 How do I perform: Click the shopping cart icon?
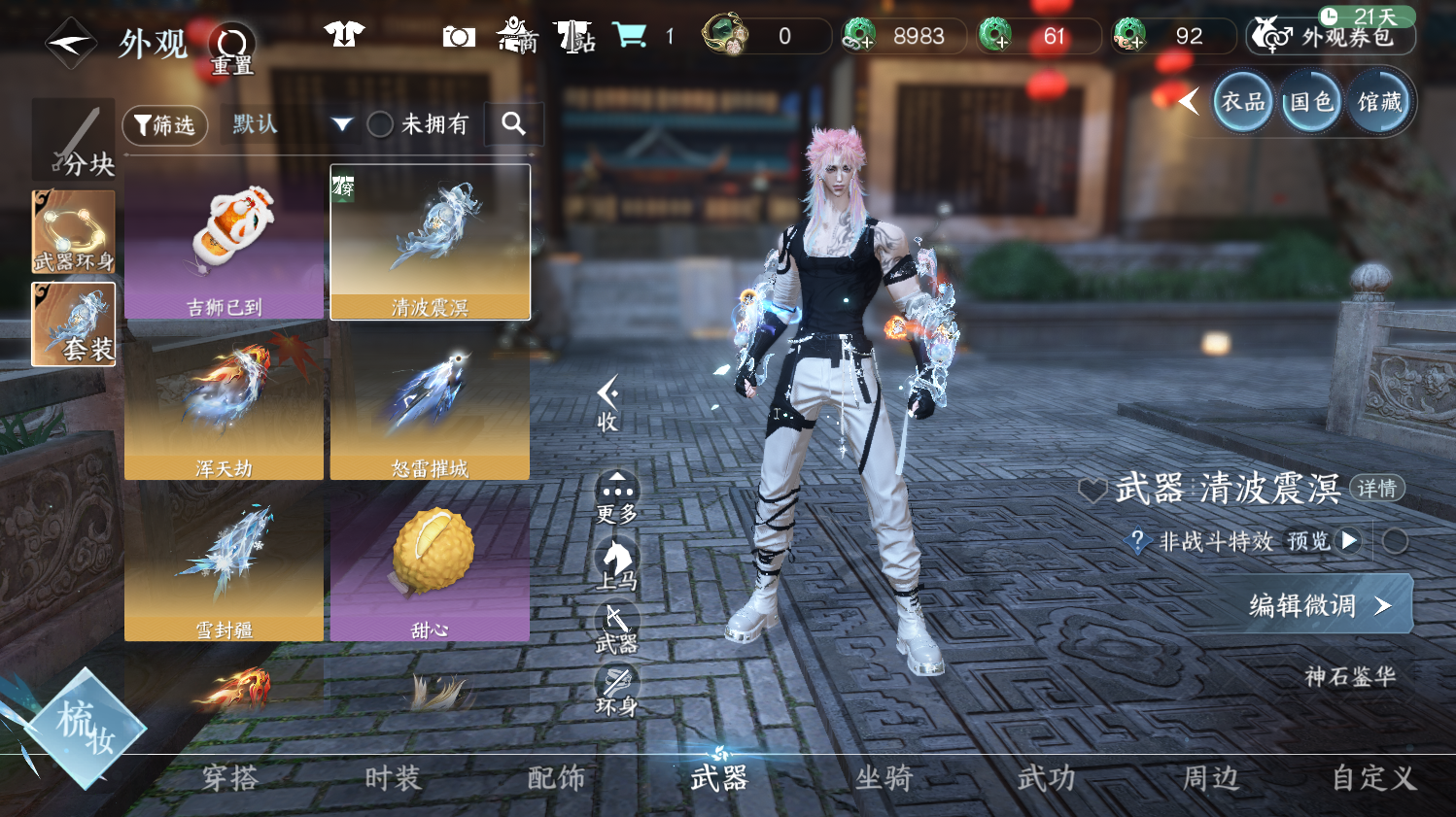tap(630, 37)
